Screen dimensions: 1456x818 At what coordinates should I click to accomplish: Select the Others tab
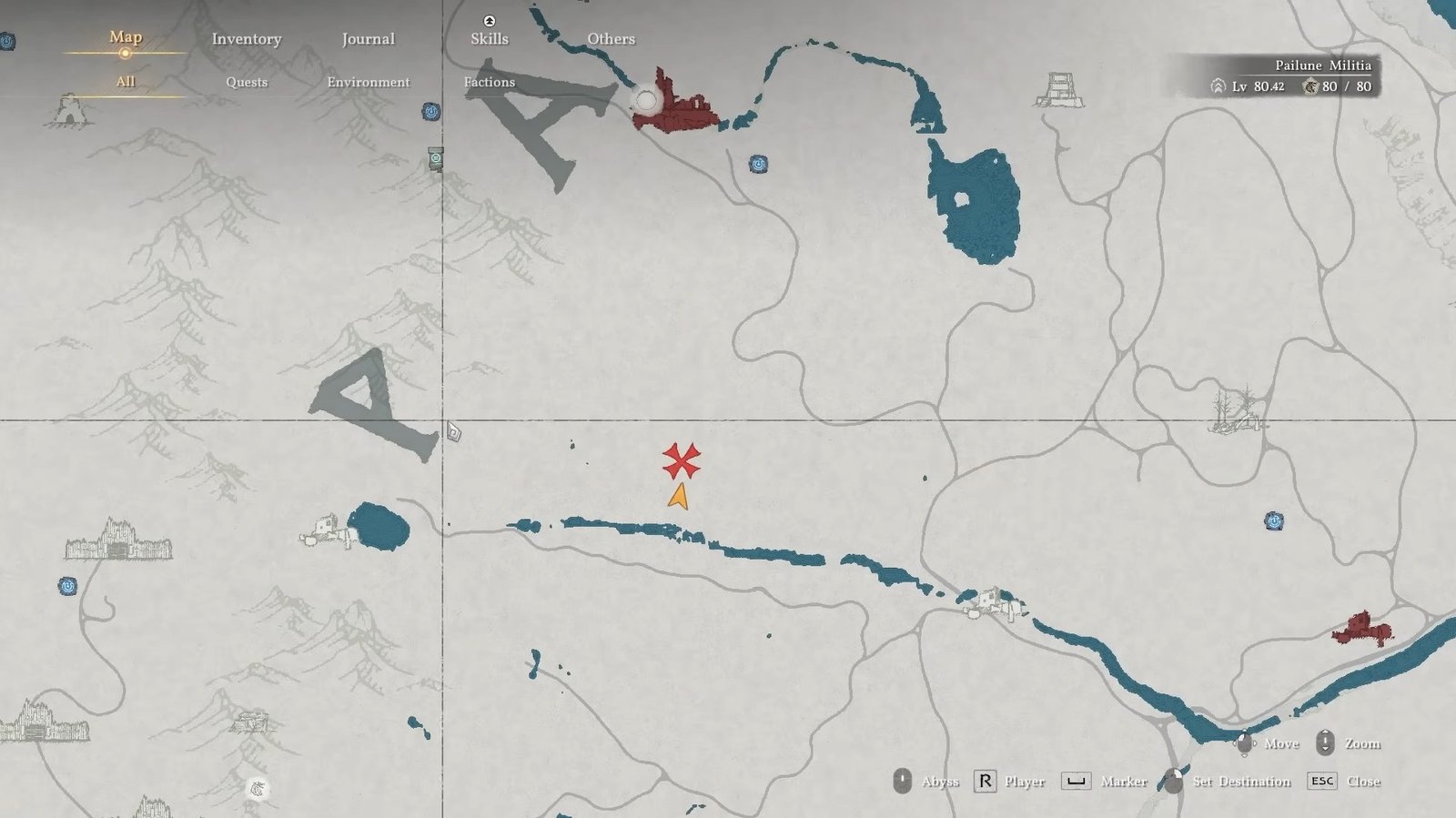point(611,39)
